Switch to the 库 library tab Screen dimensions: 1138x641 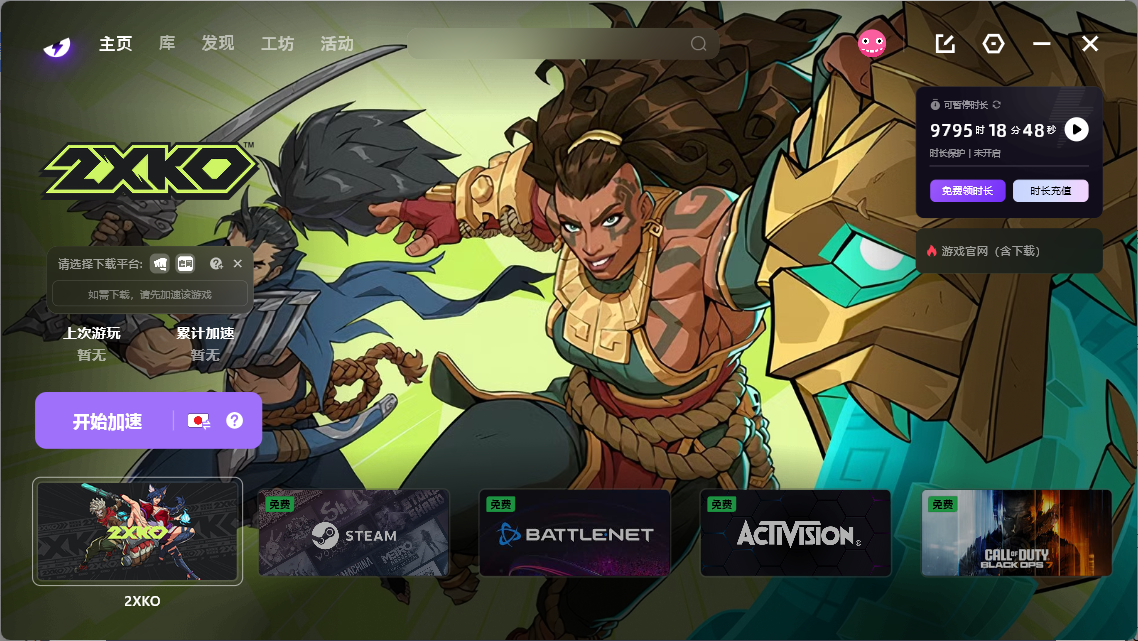pos(167,44)
